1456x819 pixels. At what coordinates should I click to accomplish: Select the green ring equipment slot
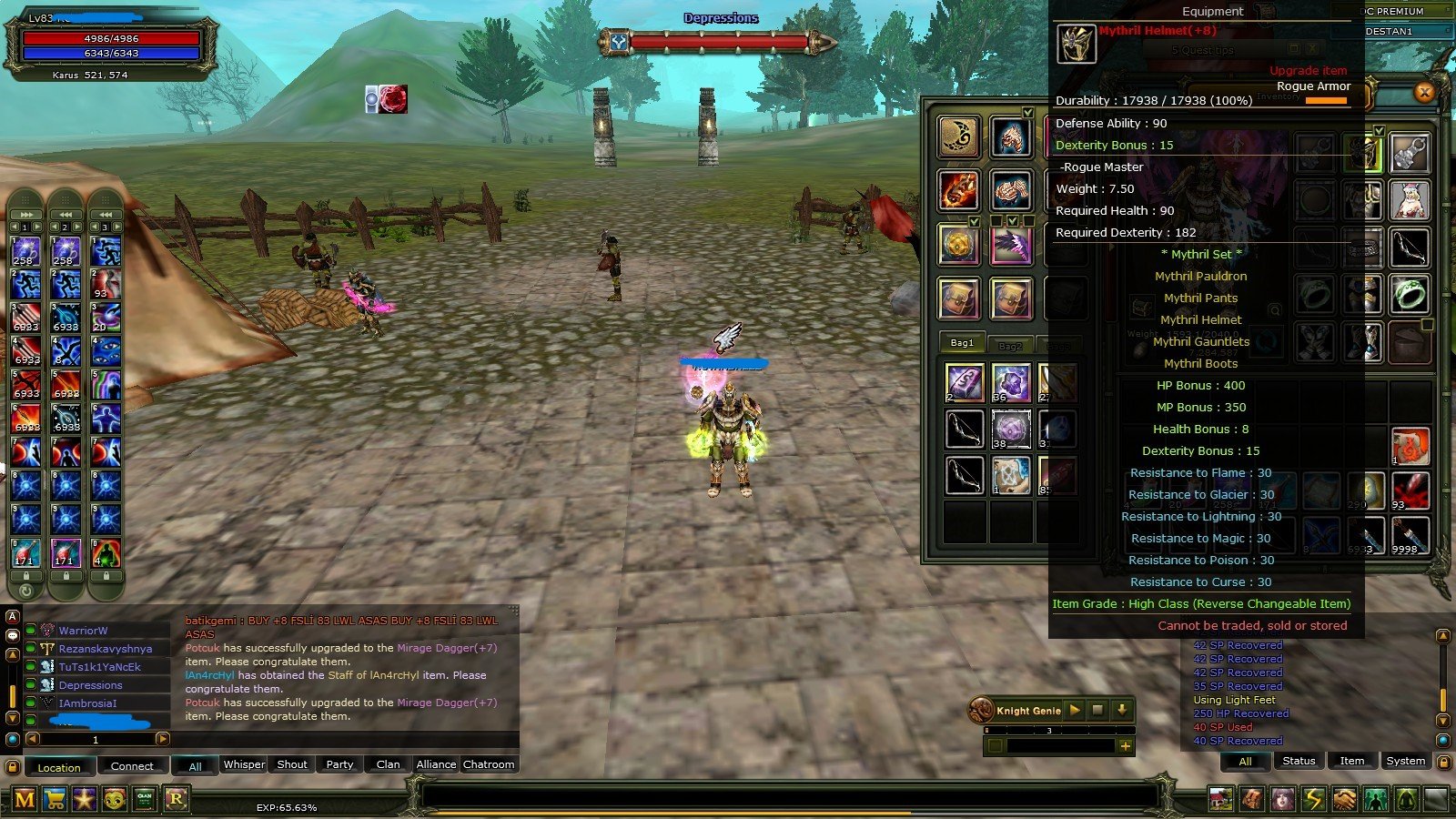coord(1410,294)
